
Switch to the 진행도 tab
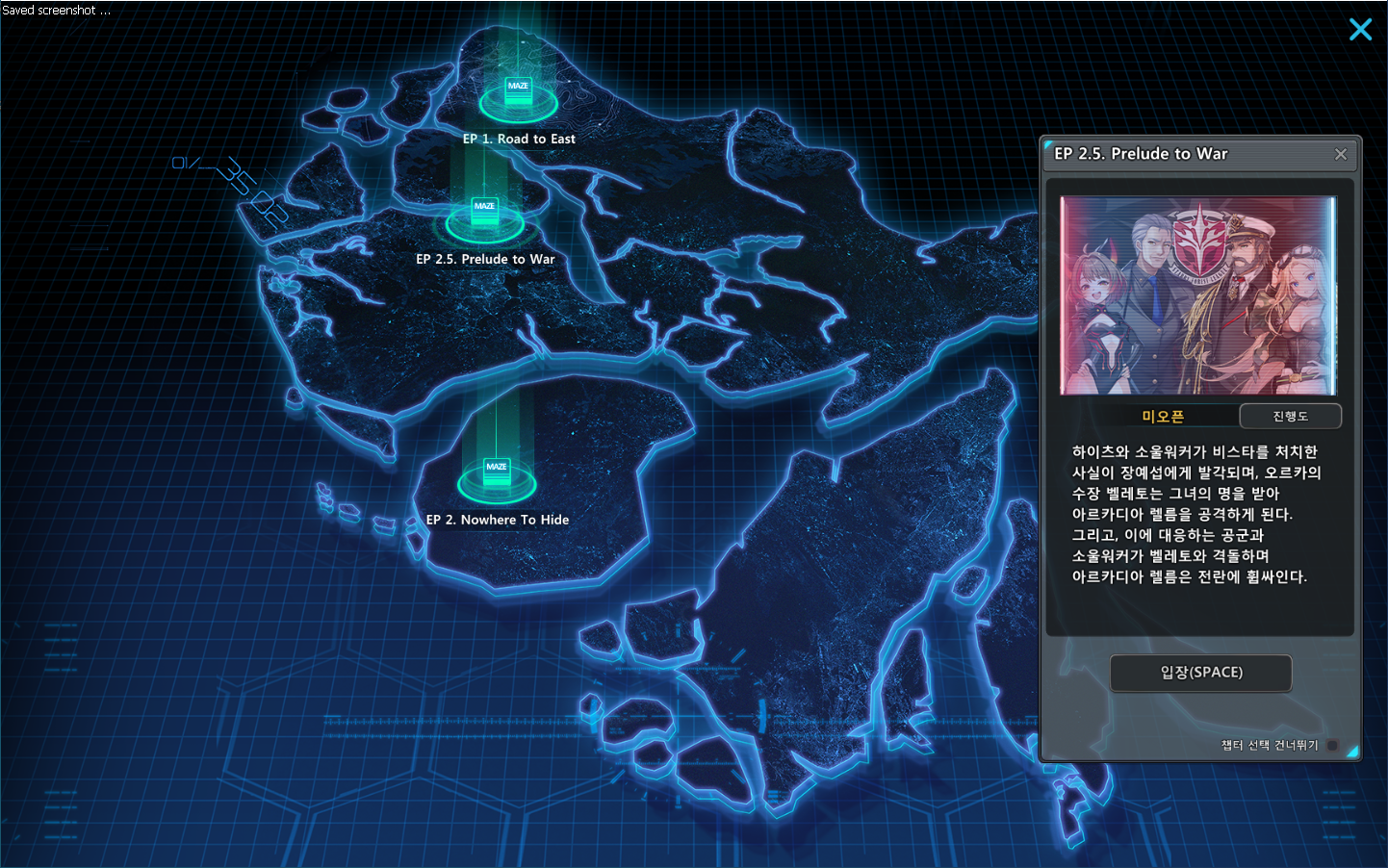click(1290, 416)
